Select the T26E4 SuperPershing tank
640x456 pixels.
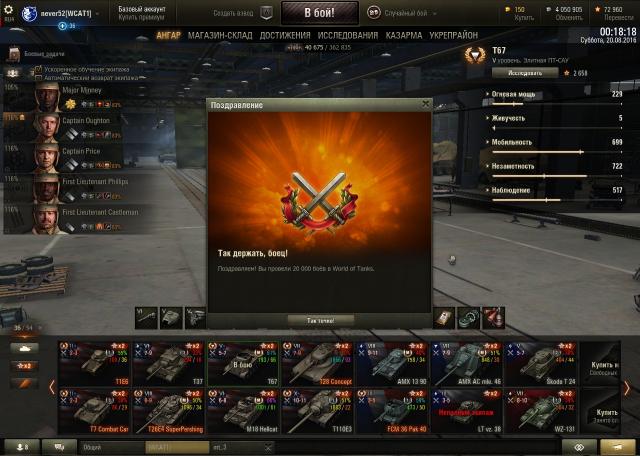point(170,408)
